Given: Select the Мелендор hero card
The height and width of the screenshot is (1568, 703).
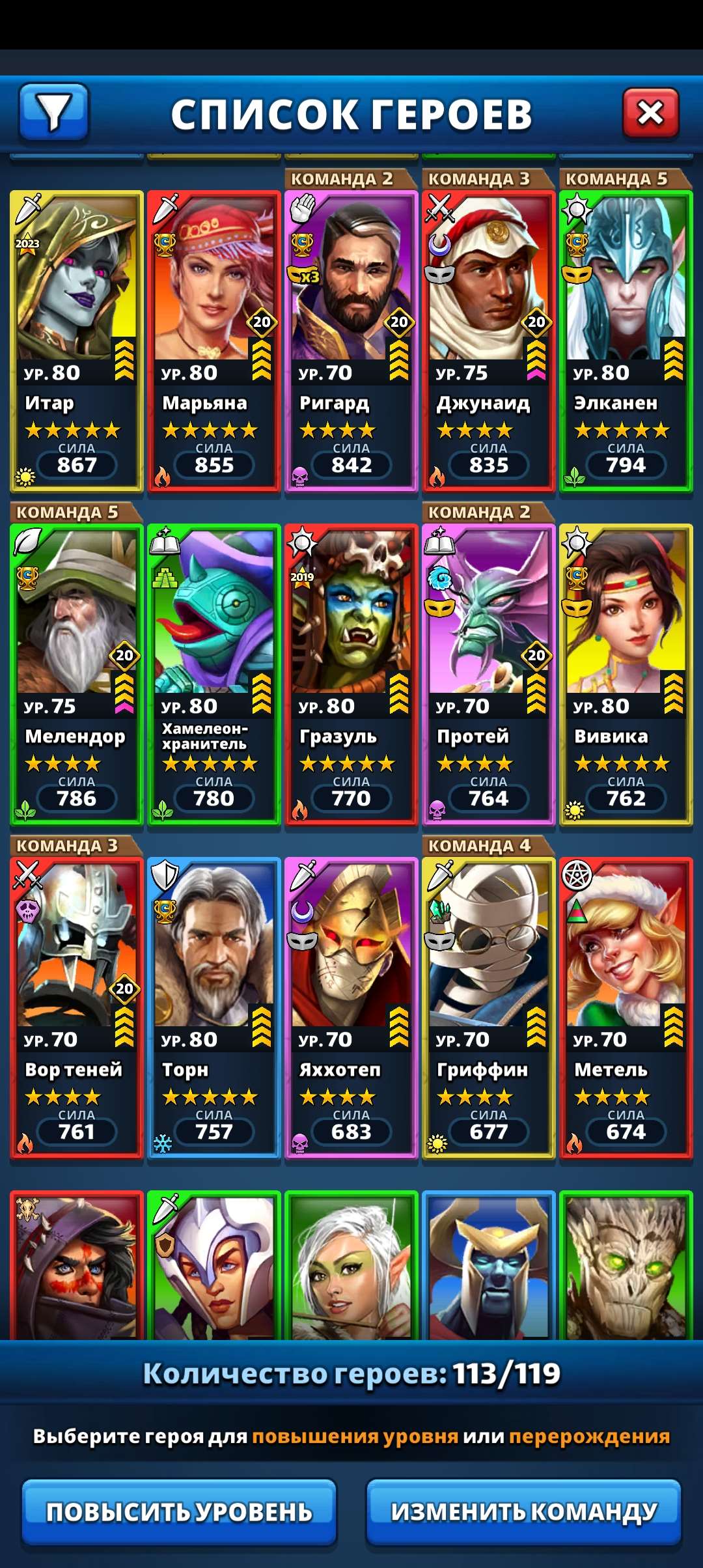Looking at the screenshot, I should click(77, 674).
